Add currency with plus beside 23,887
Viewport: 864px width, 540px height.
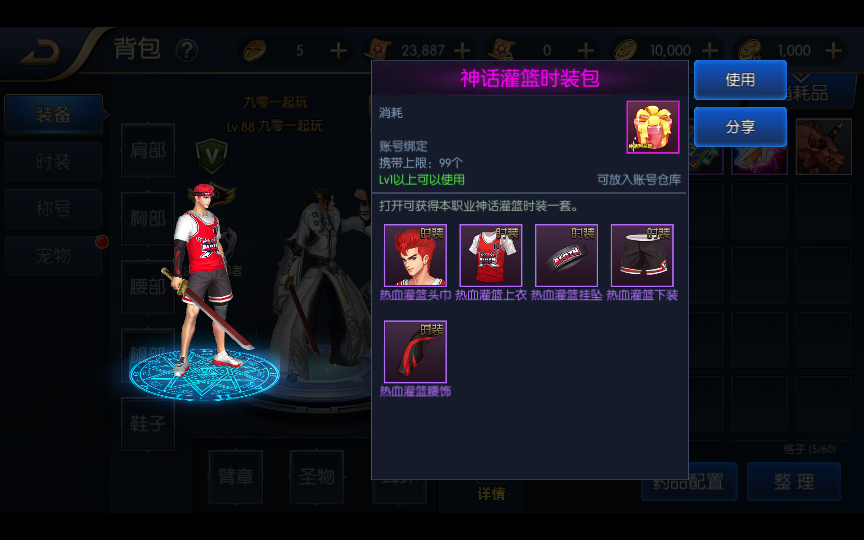coord(462,50)
